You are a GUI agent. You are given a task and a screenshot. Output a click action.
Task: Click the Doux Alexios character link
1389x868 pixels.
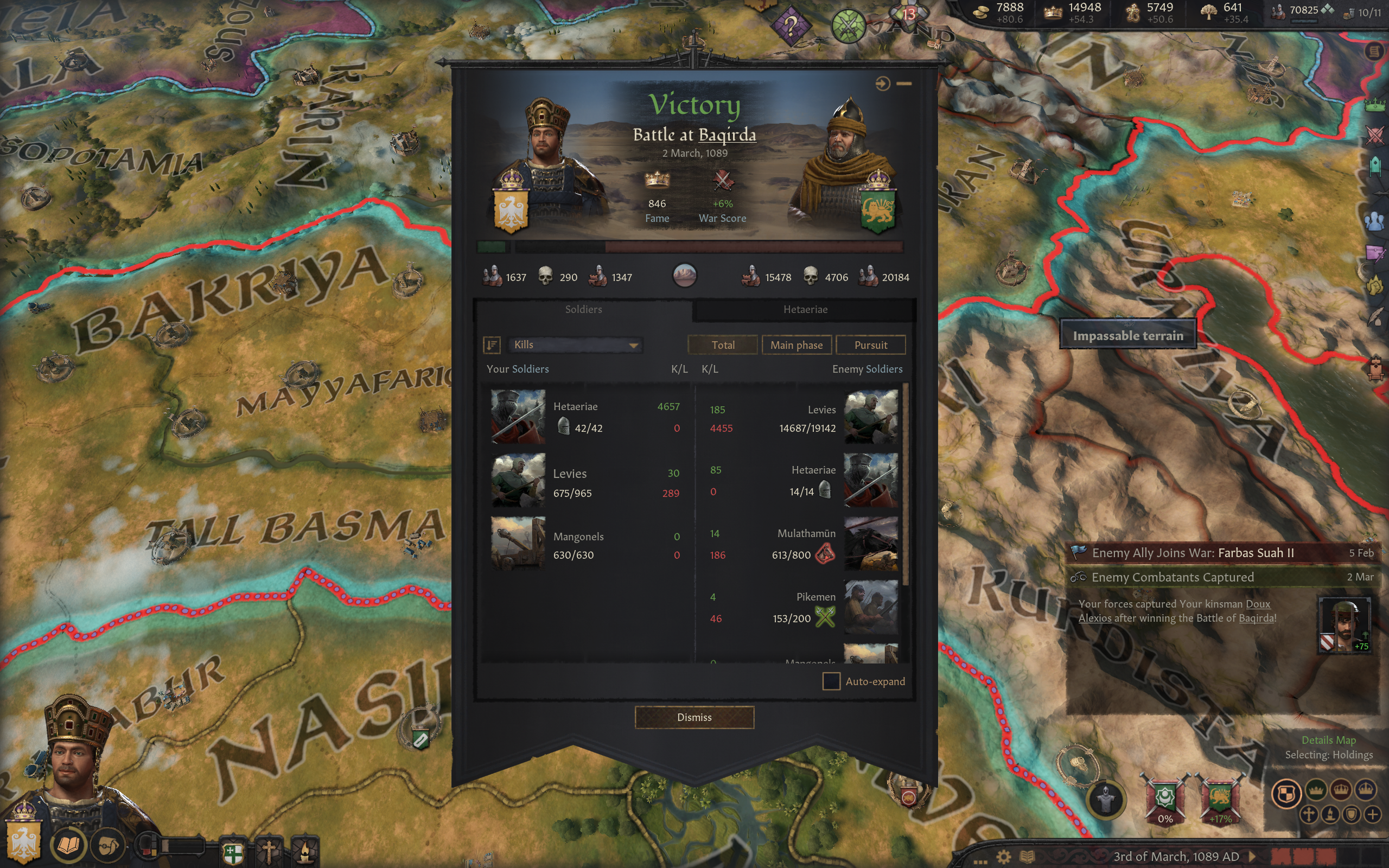point(1257,604)
